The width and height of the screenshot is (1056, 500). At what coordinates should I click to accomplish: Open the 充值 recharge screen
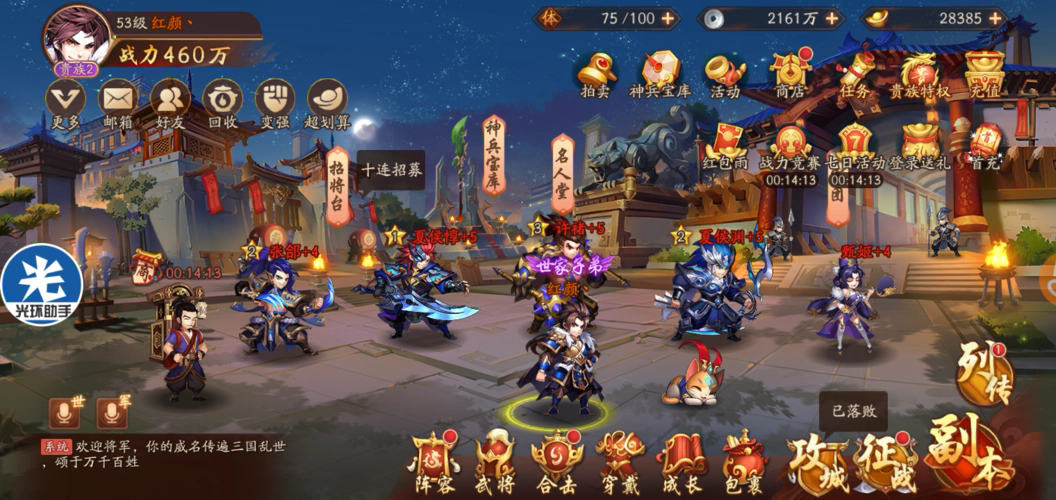pyautogui.click(x=985, y=73)
